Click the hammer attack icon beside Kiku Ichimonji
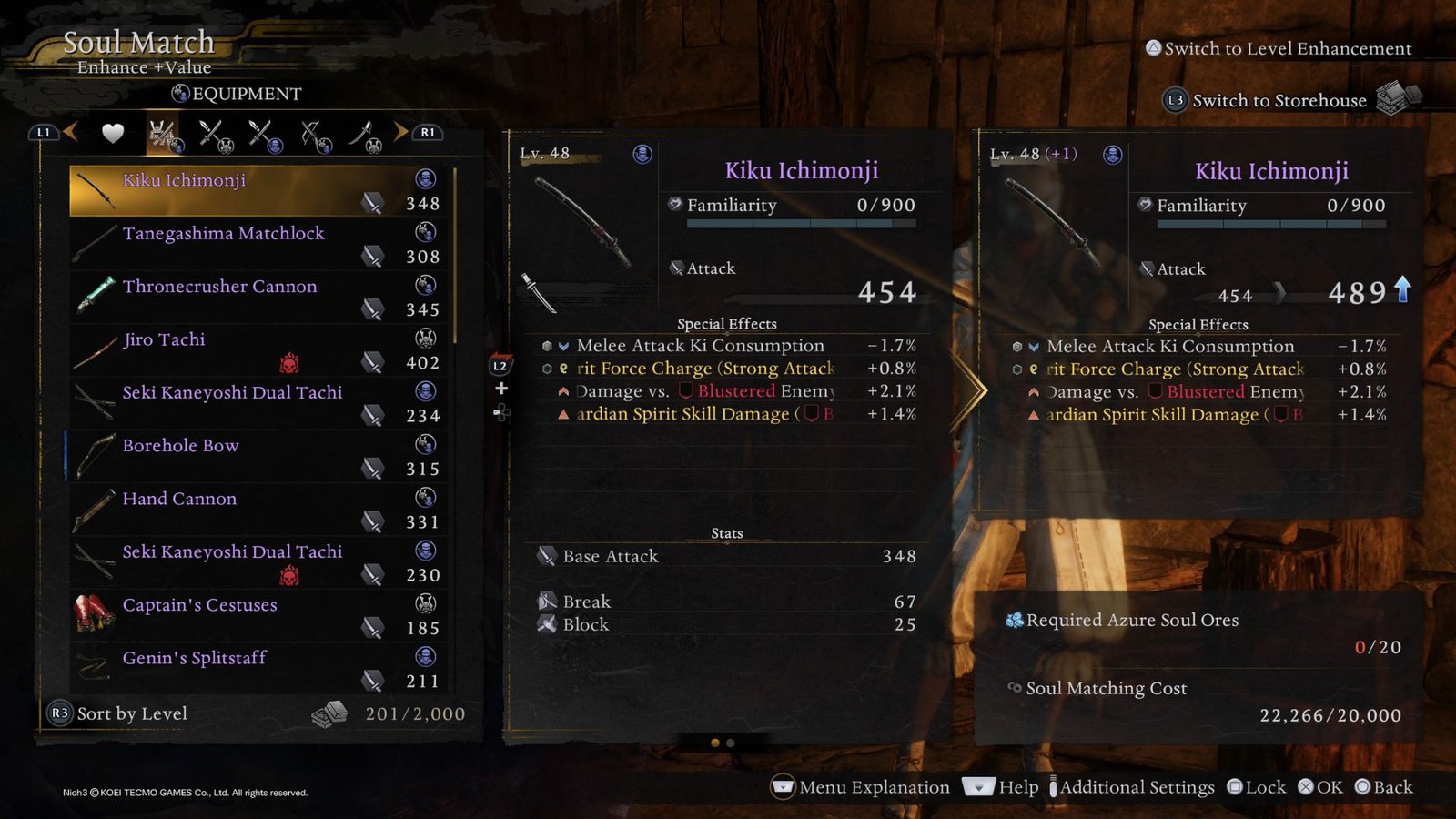 pos(372,204)
